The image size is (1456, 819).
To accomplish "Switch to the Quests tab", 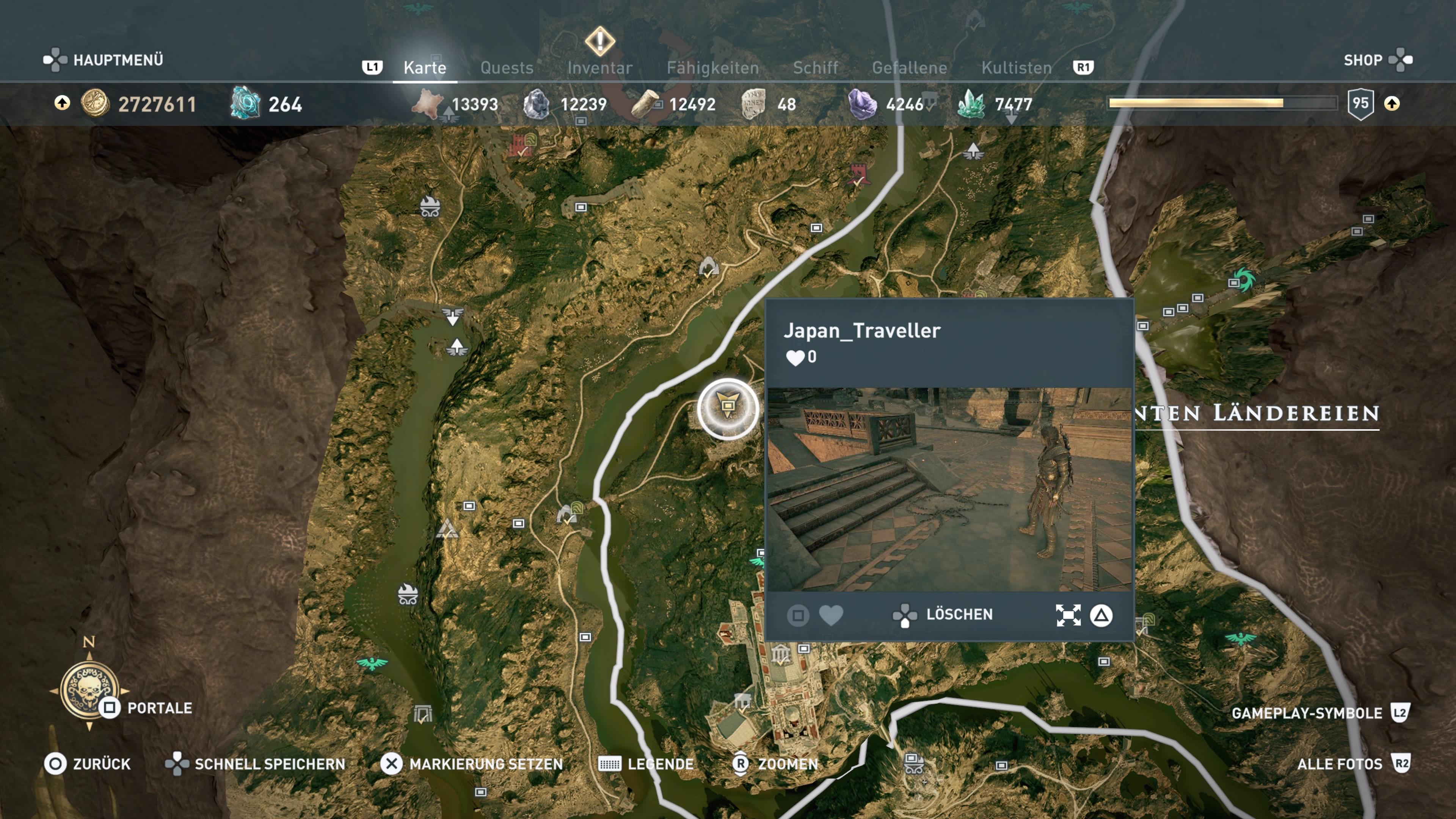I will point(507,68).
